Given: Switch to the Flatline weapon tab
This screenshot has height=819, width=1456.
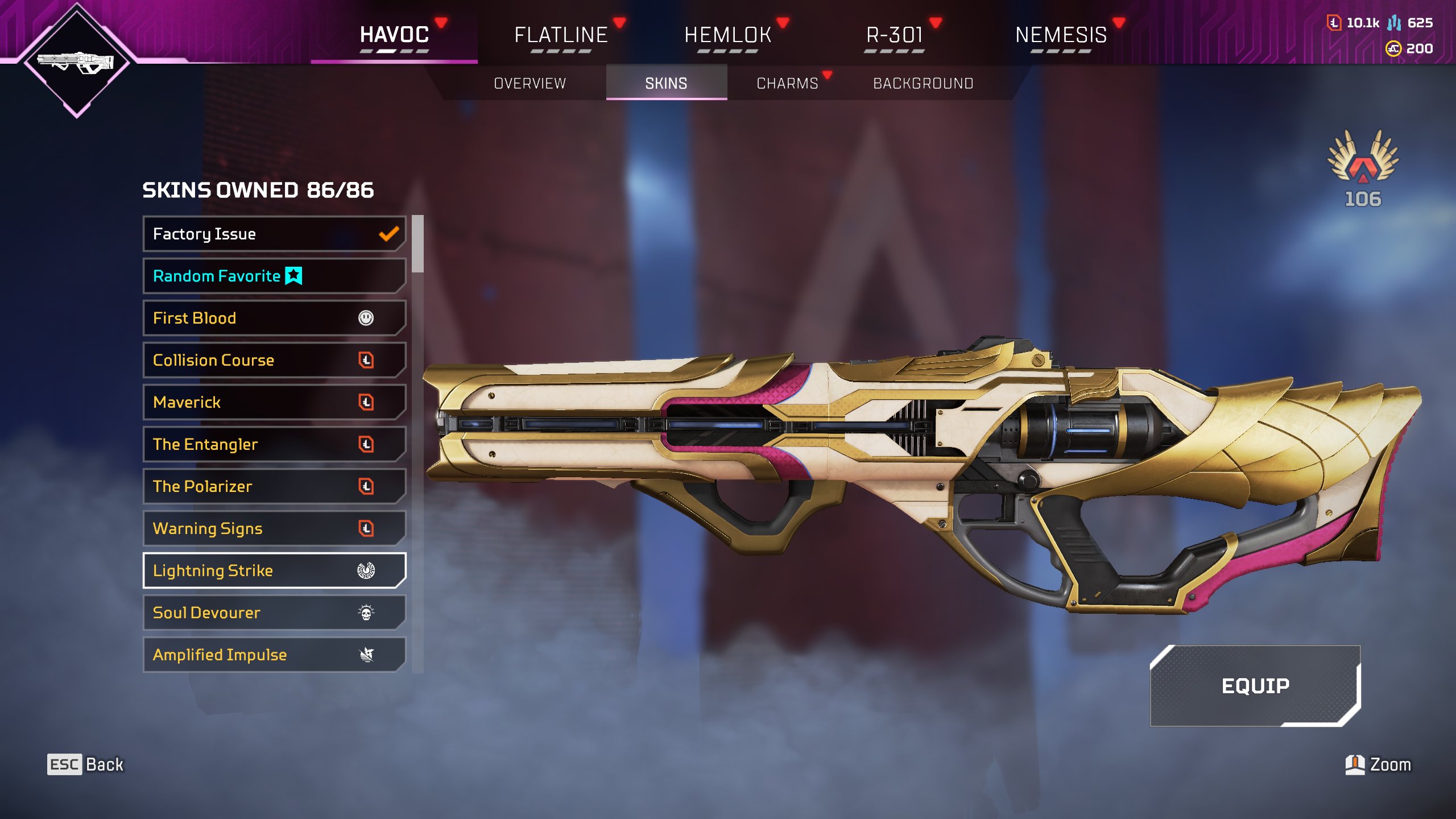Looking at the screenshot, I should 561,35.
